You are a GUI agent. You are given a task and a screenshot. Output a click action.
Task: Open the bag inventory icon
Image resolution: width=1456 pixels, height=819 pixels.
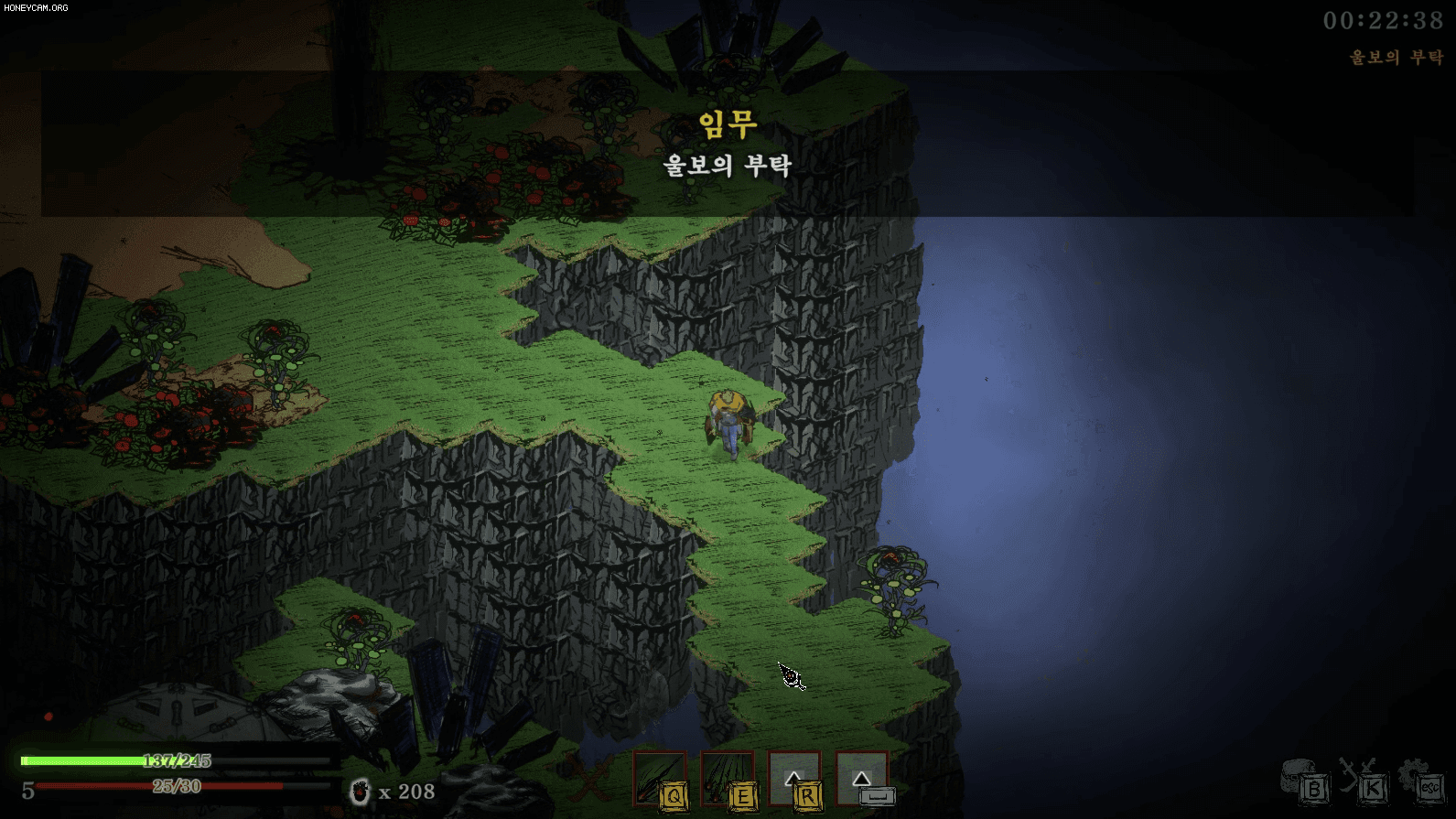point(1303,780)
